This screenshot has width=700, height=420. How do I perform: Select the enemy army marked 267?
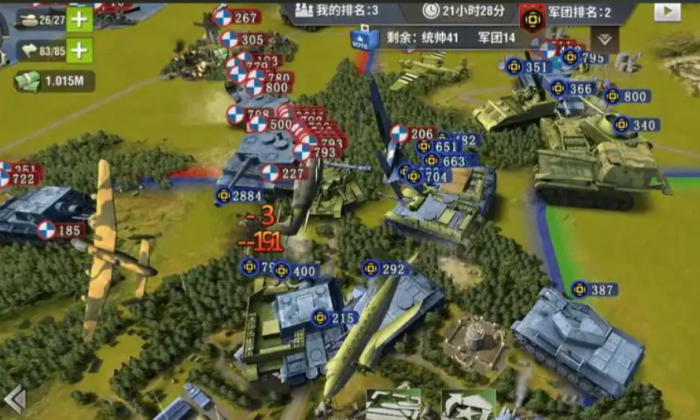pyautogui.click(x=237, y=17)
